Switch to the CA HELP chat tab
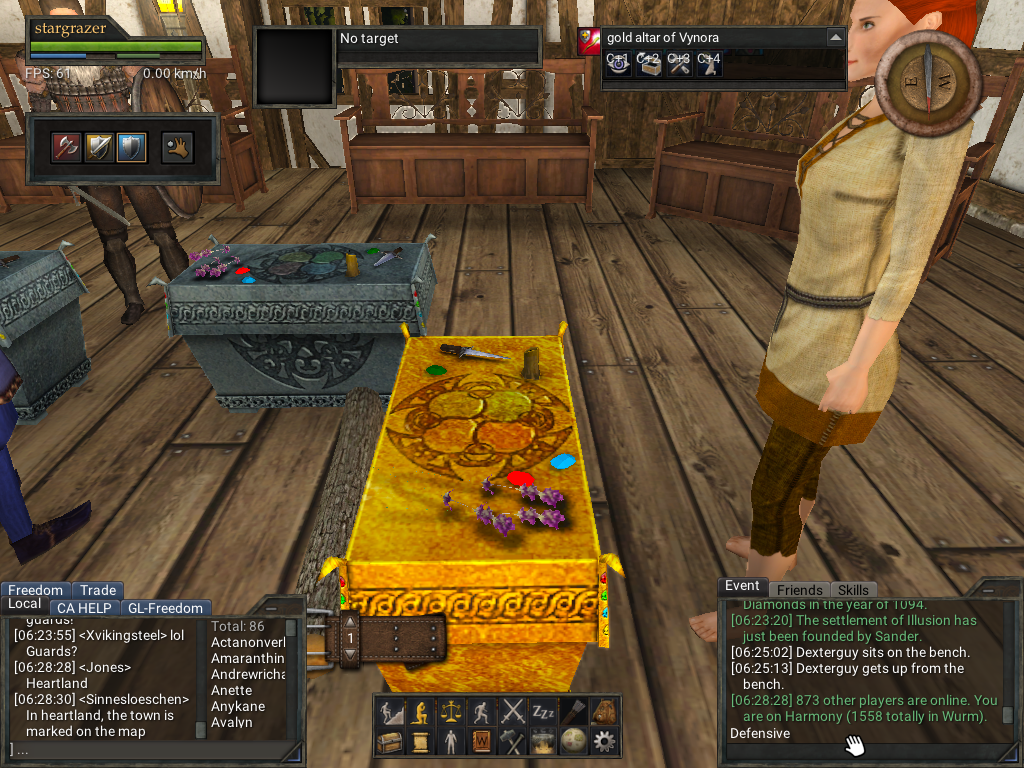 click(84, 608)
